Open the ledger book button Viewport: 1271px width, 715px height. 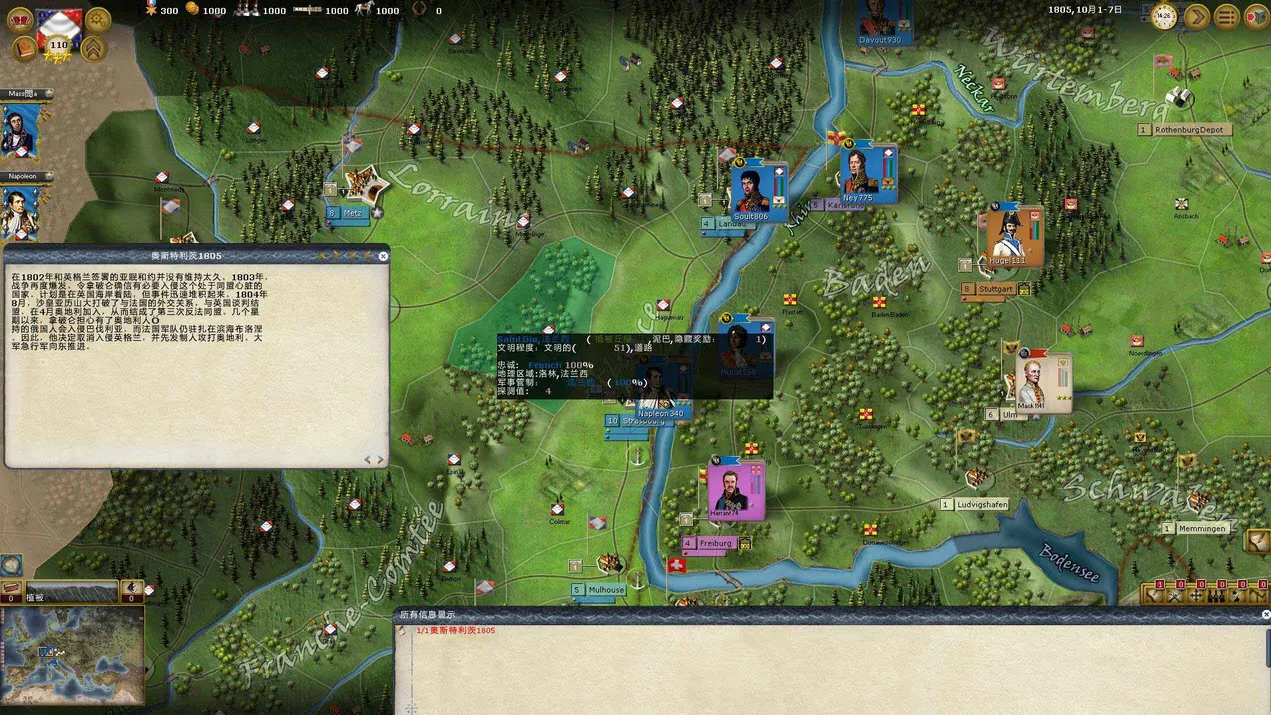point(24,49)
